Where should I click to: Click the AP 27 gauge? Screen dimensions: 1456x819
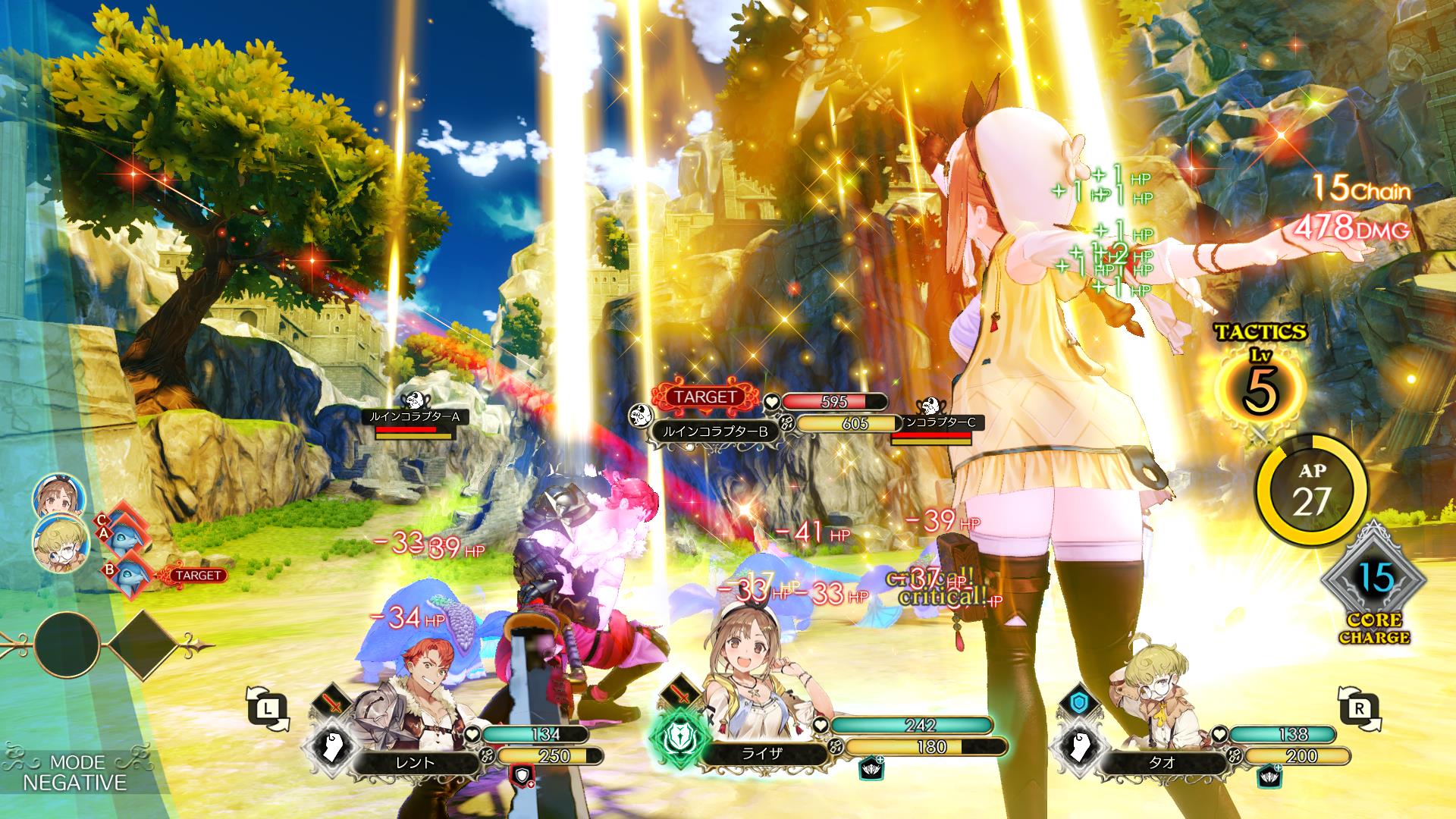[1310, 491]
